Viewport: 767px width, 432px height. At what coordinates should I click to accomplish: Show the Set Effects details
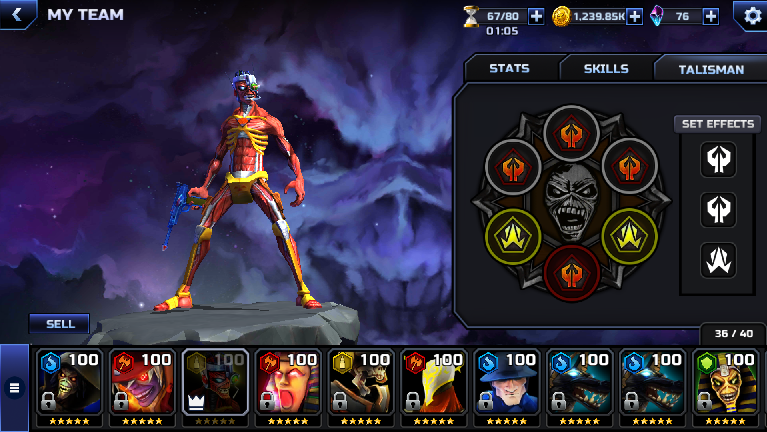(x=716, y=124)
